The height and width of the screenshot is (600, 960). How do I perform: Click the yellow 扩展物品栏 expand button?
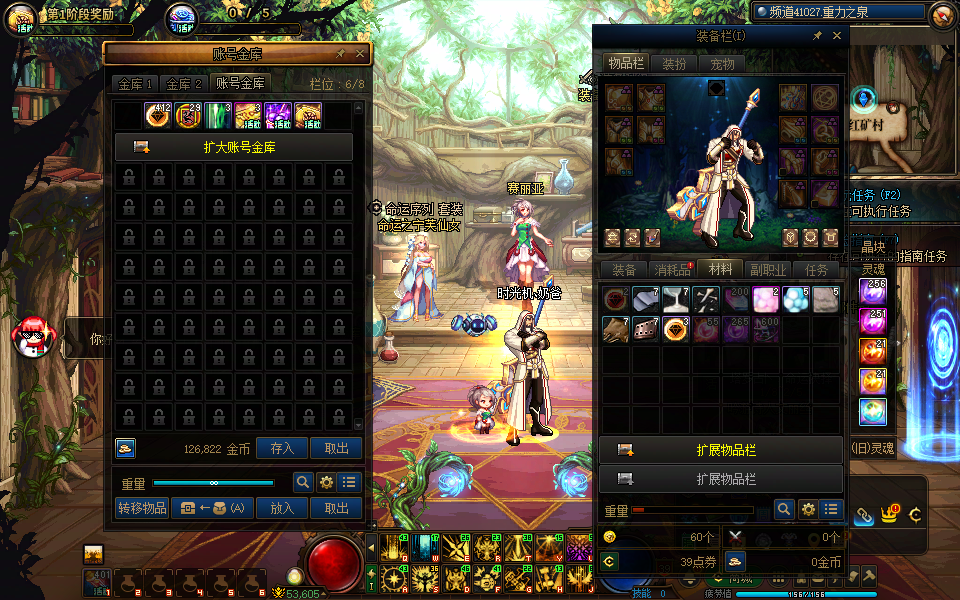[x=722, y=450]
